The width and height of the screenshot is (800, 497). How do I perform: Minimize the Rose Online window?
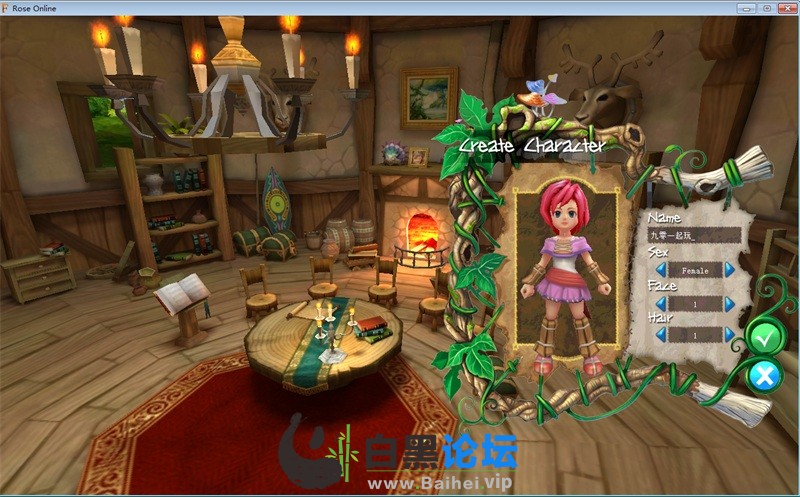pos(746,8)
